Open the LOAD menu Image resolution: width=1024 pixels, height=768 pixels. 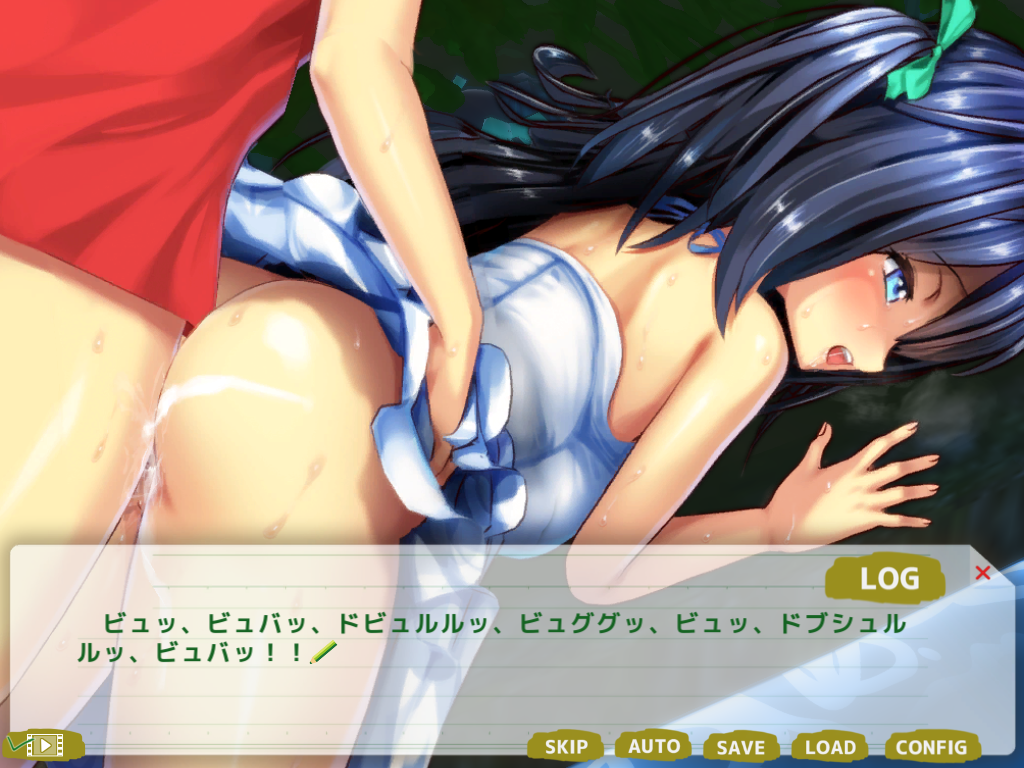[x=830, y=747]
